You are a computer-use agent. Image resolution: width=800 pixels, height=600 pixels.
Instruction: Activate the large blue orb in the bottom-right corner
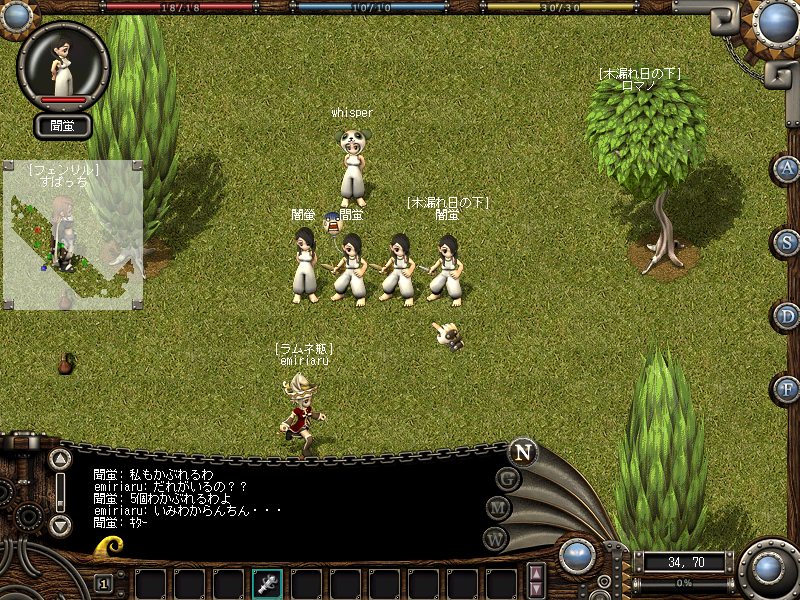pos(769,568)
